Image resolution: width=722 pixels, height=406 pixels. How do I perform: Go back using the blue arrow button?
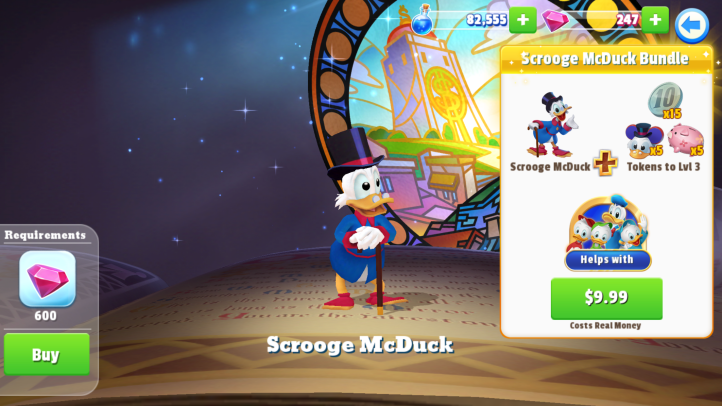point(692,24)
